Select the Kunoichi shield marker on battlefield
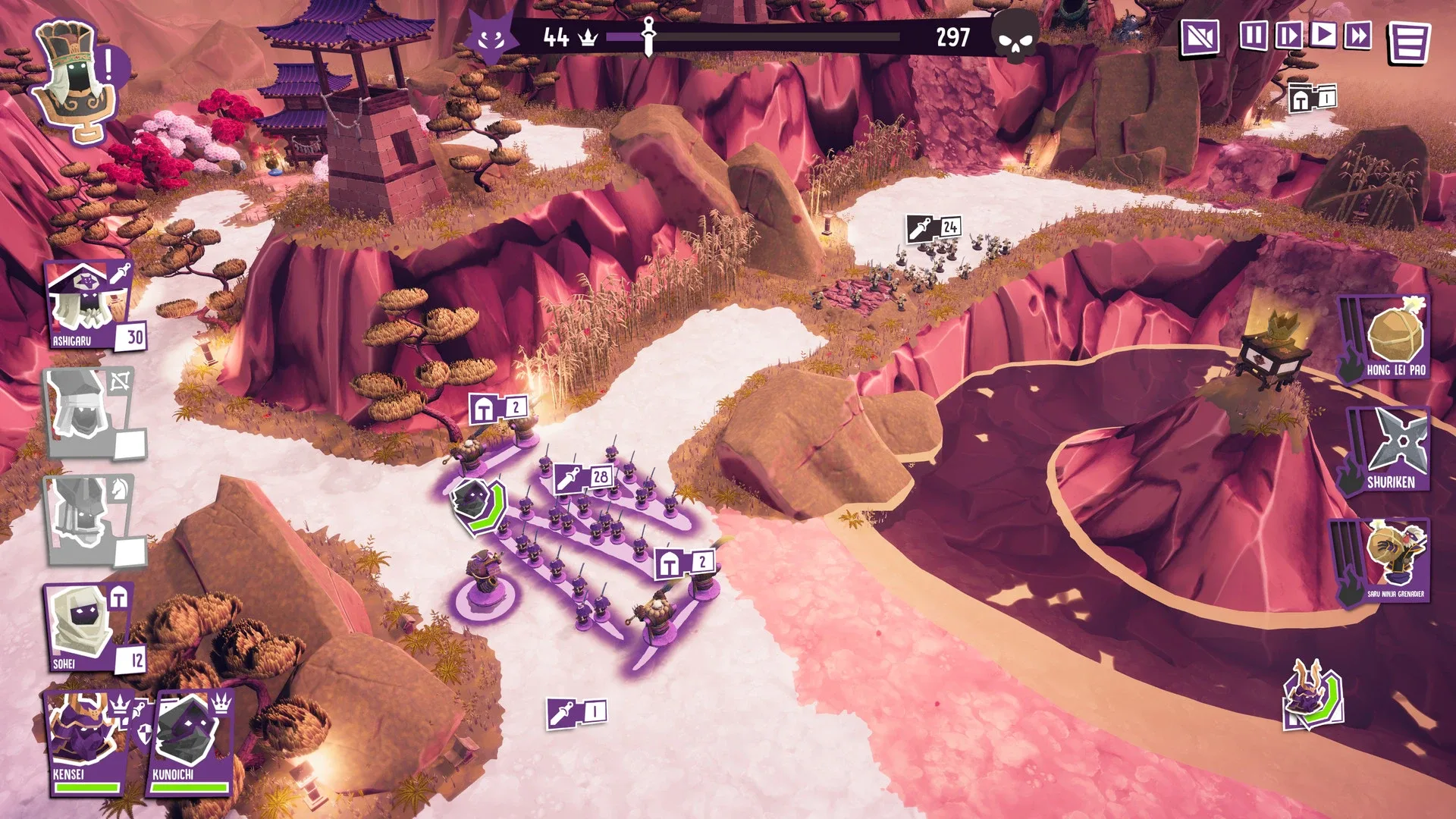This screenshot has width=1456, height=819. click(x=478, y=504)
